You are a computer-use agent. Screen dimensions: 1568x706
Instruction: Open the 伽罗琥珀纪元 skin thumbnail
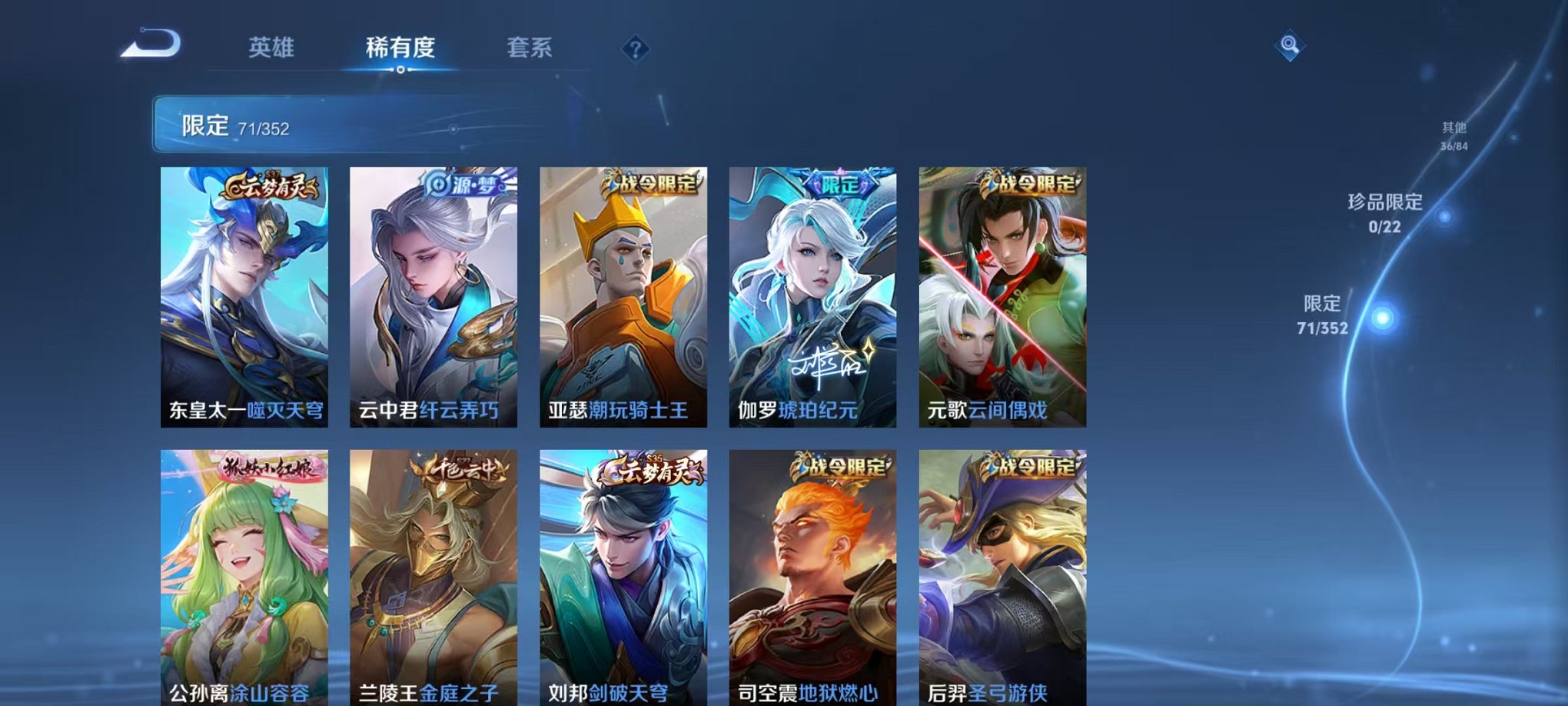(819, 300)
